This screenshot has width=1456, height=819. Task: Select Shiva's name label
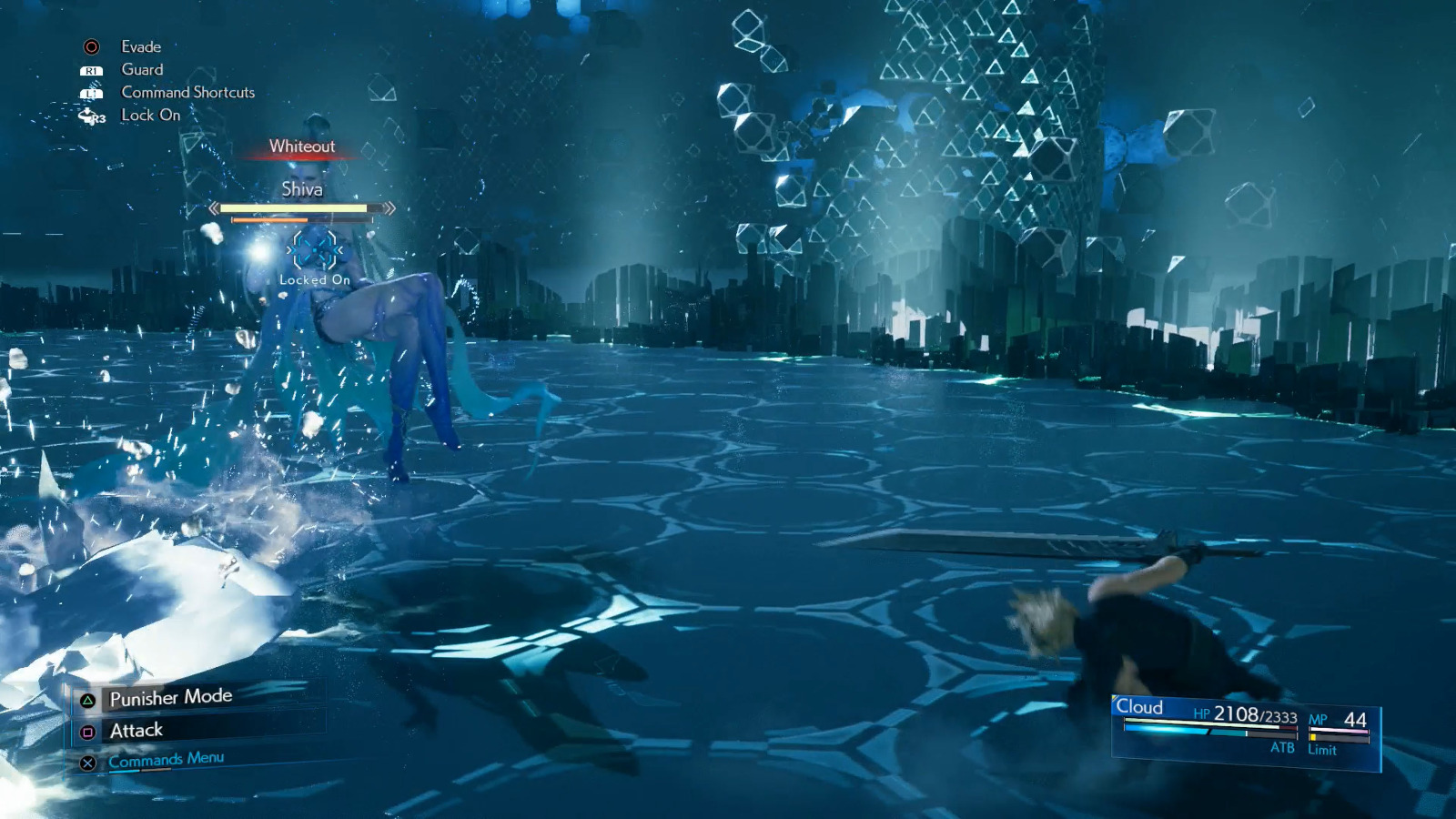303,189
